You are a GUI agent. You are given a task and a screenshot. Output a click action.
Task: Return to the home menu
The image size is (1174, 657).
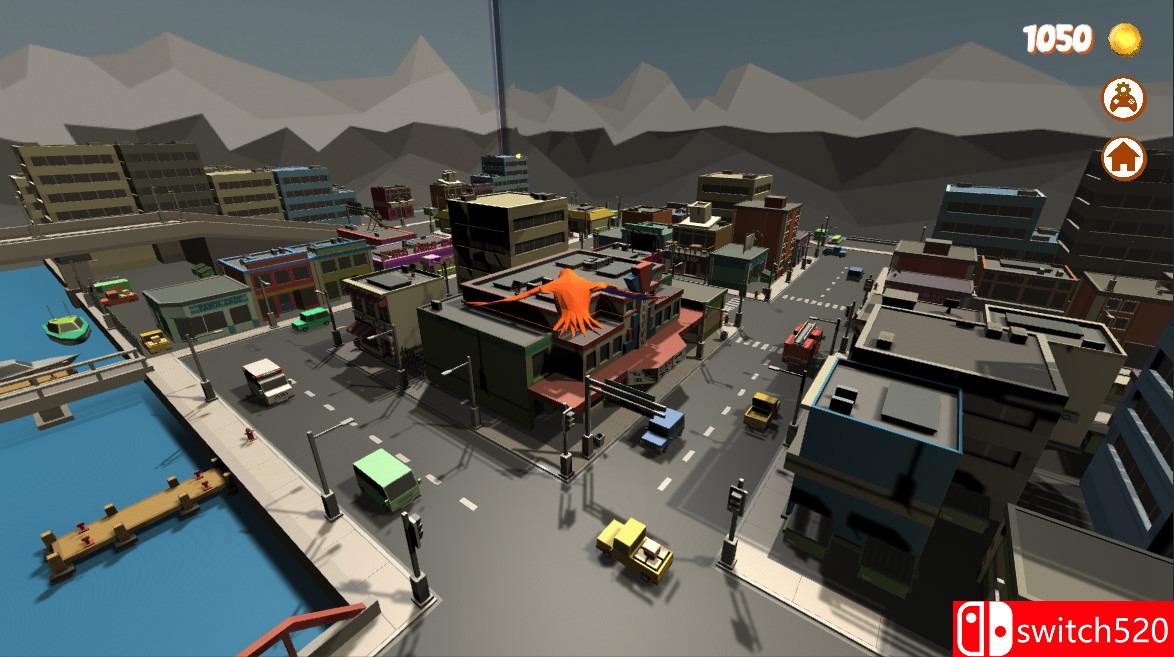(x=1123, y=158)
